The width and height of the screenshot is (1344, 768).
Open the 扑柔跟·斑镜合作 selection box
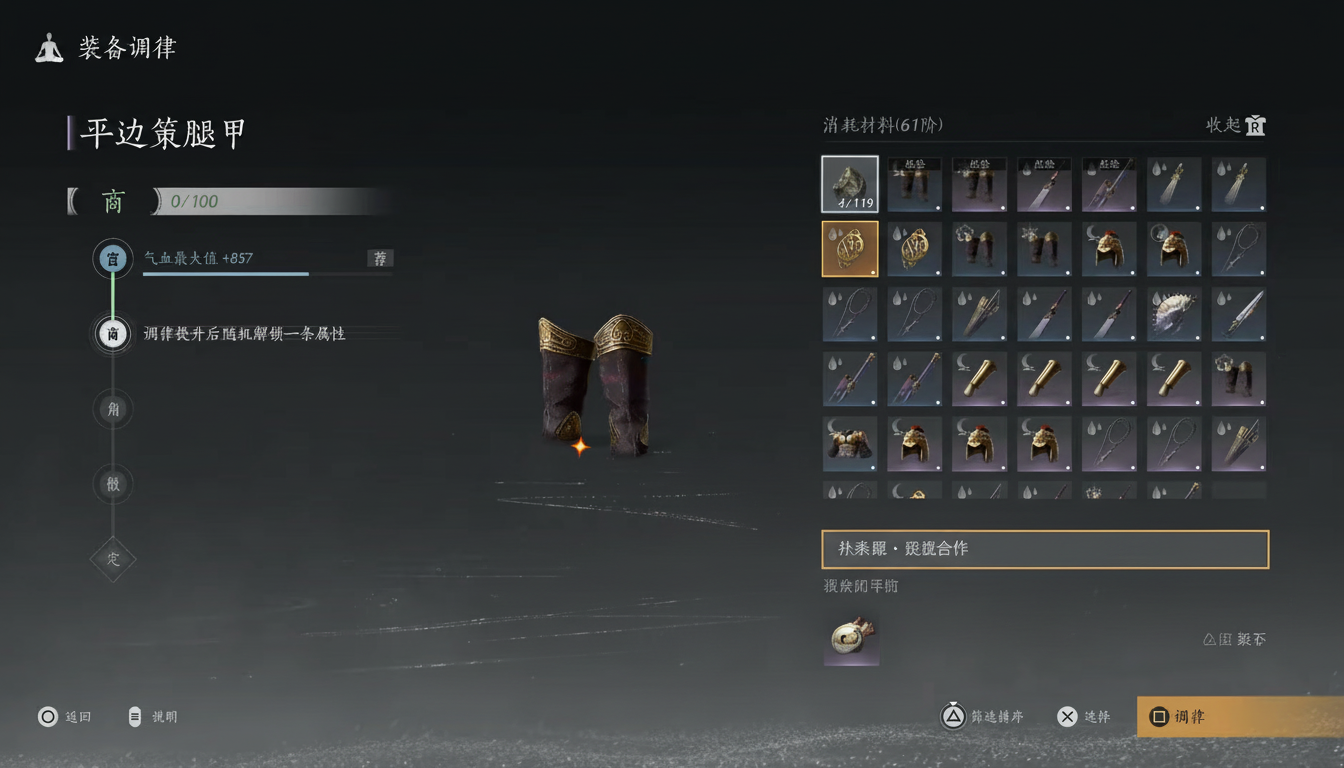pyautogui.click(x=1045, y=549)
